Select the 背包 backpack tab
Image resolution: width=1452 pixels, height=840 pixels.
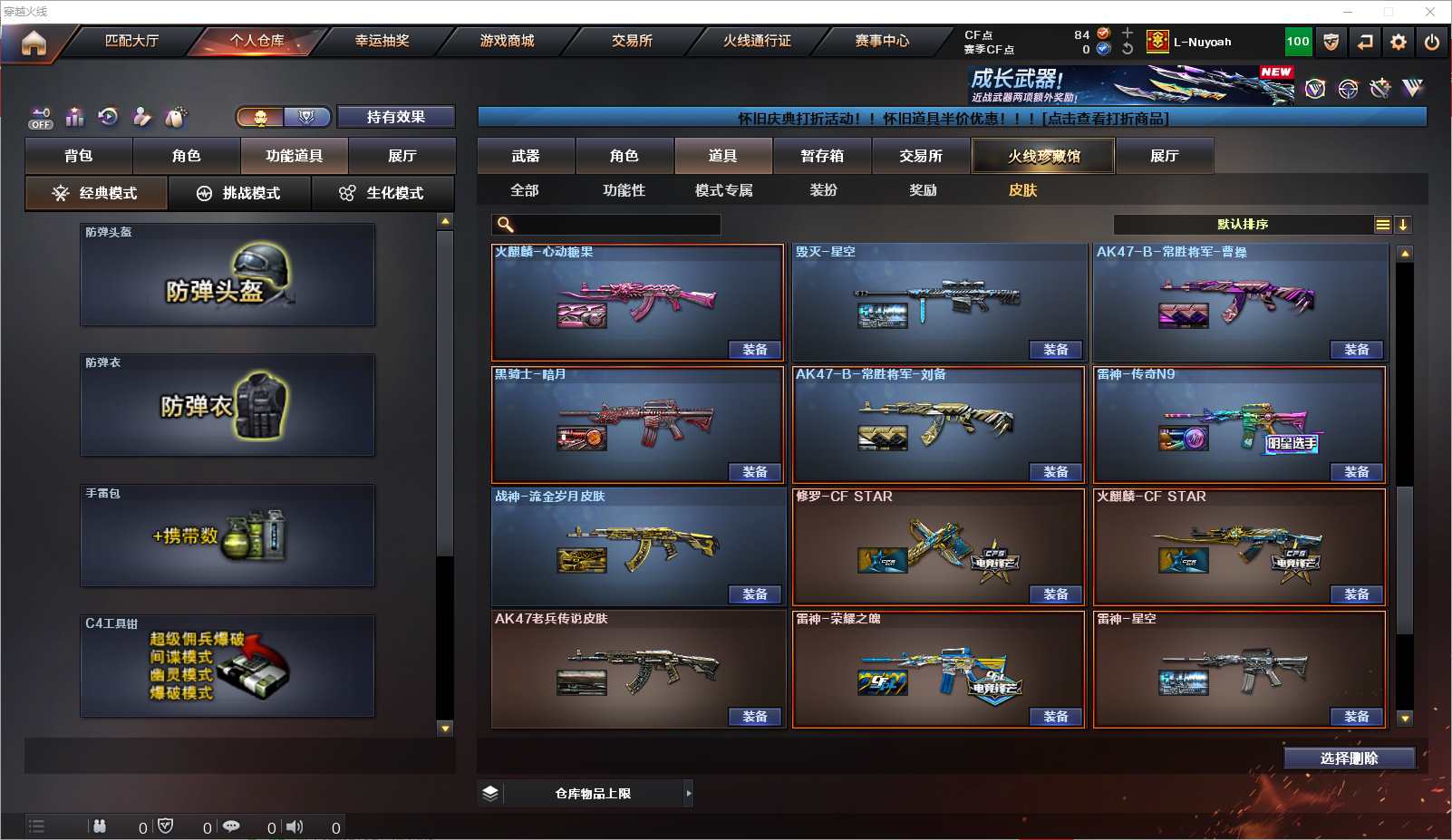click(x=79, y=156)
